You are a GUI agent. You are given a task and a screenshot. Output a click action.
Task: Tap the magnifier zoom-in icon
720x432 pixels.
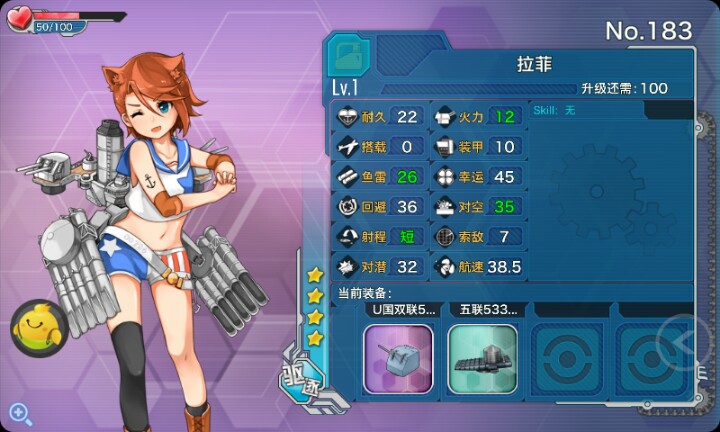(x=19, y=411)
